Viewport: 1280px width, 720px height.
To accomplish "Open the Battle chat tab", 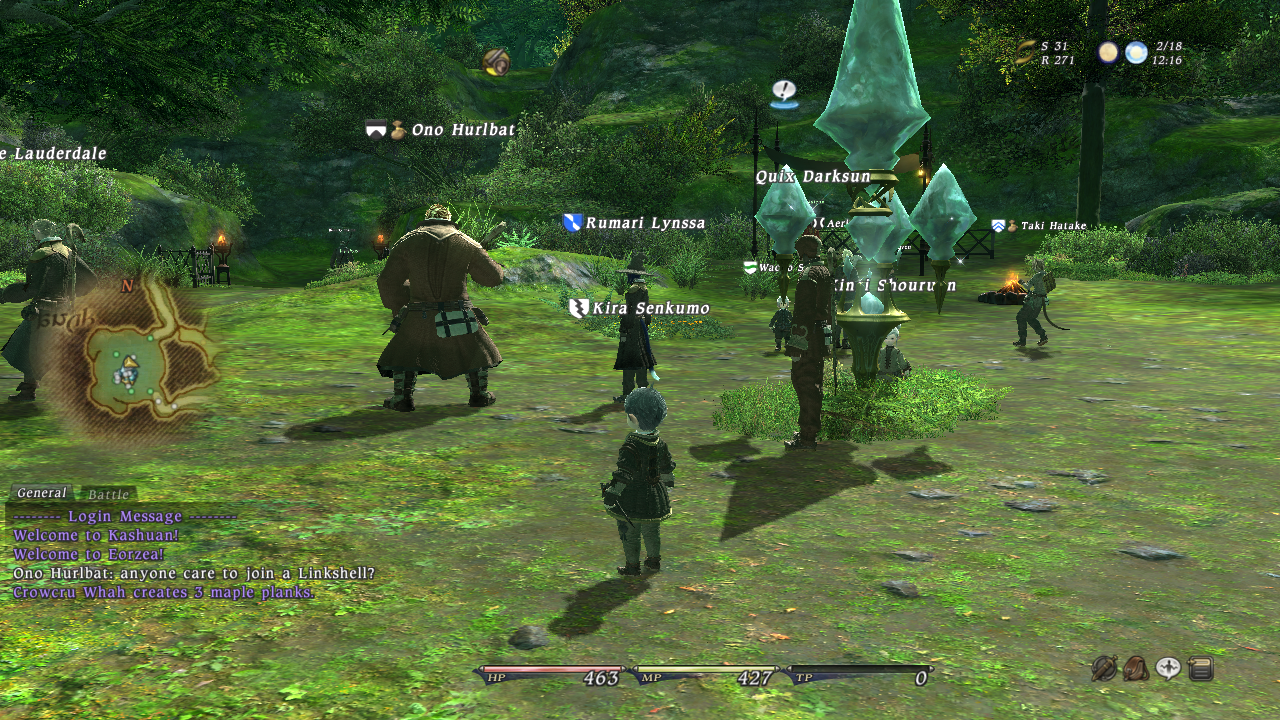I will 108,494.
